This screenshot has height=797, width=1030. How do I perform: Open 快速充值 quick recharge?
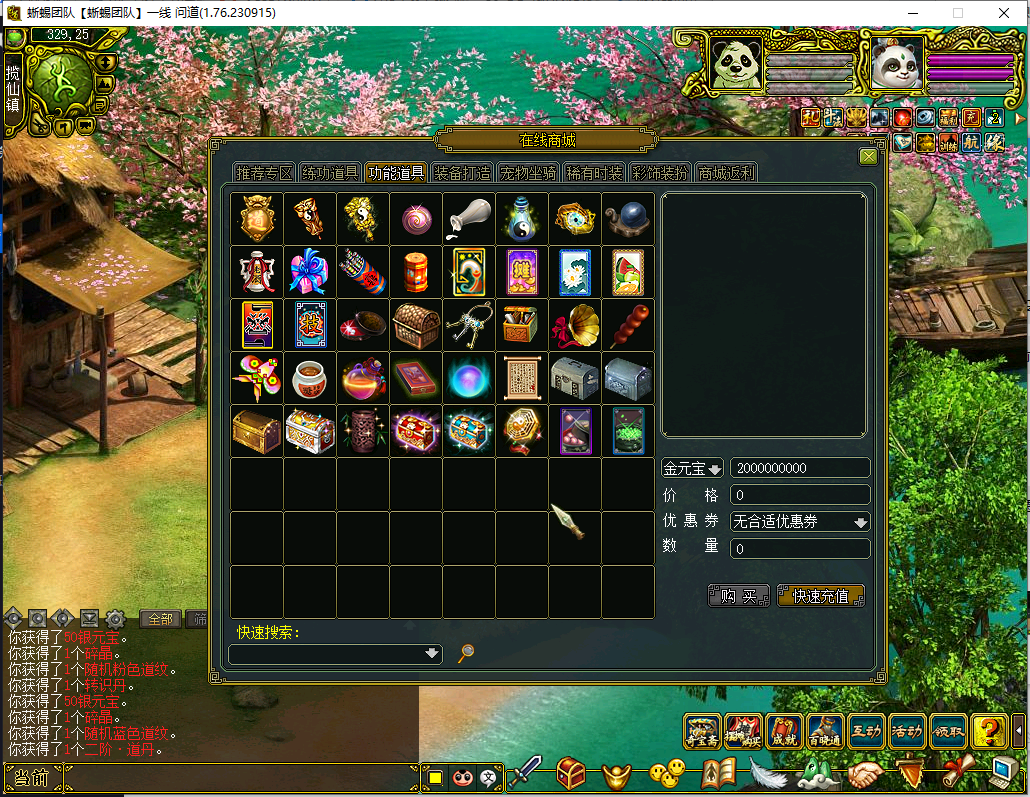coord(820,596)
